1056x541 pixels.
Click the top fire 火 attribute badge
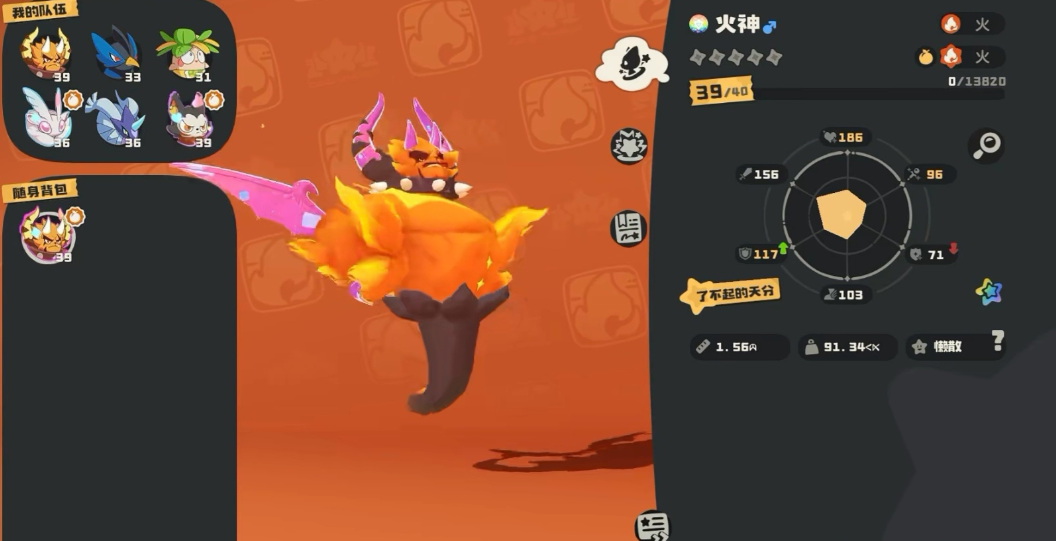[971, 25]
